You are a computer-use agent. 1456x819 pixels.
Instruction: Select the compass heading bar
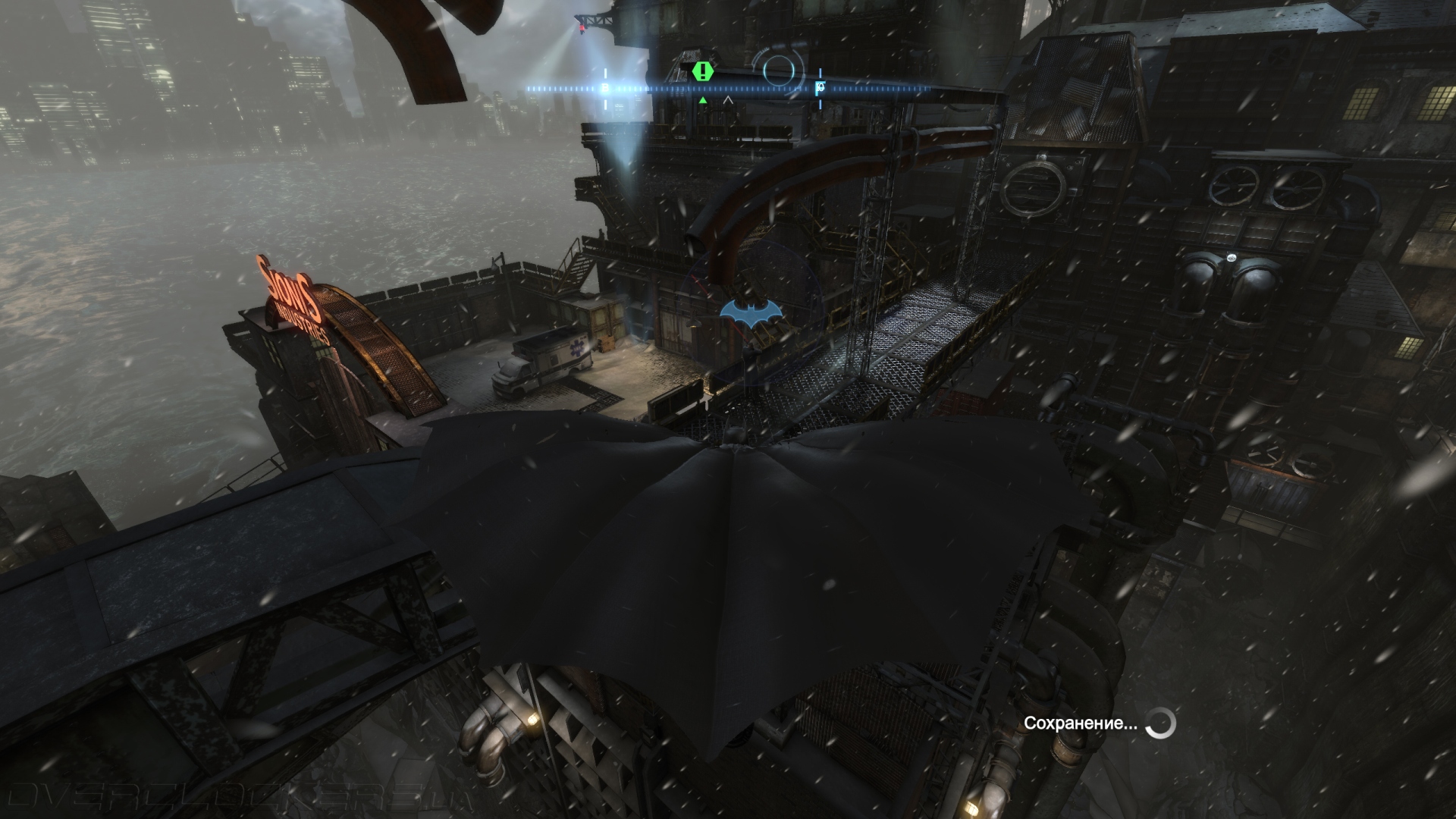tap(728, 89)
